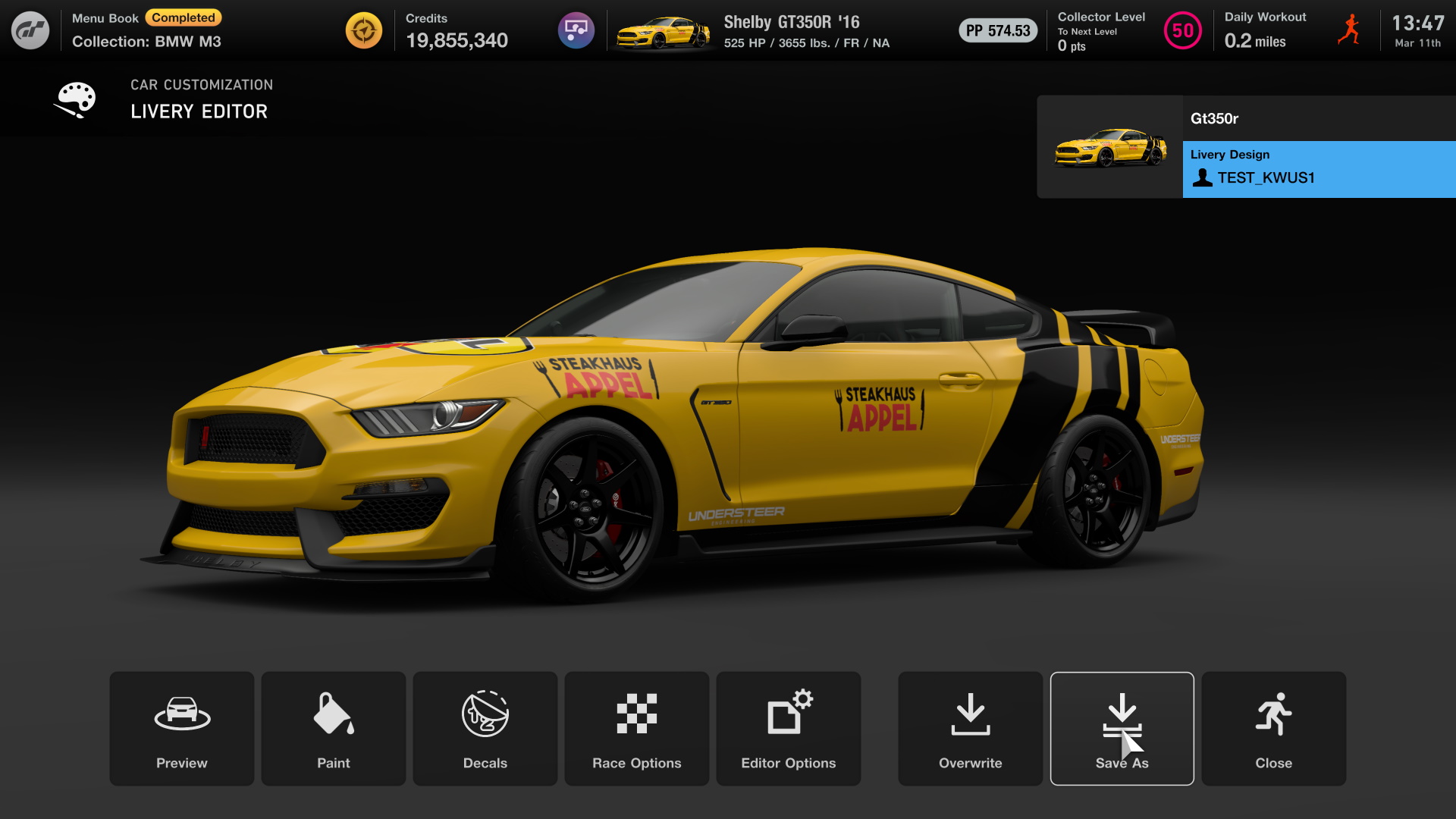Open the Collector Level 50 badge

click(x=1183, y=31)
